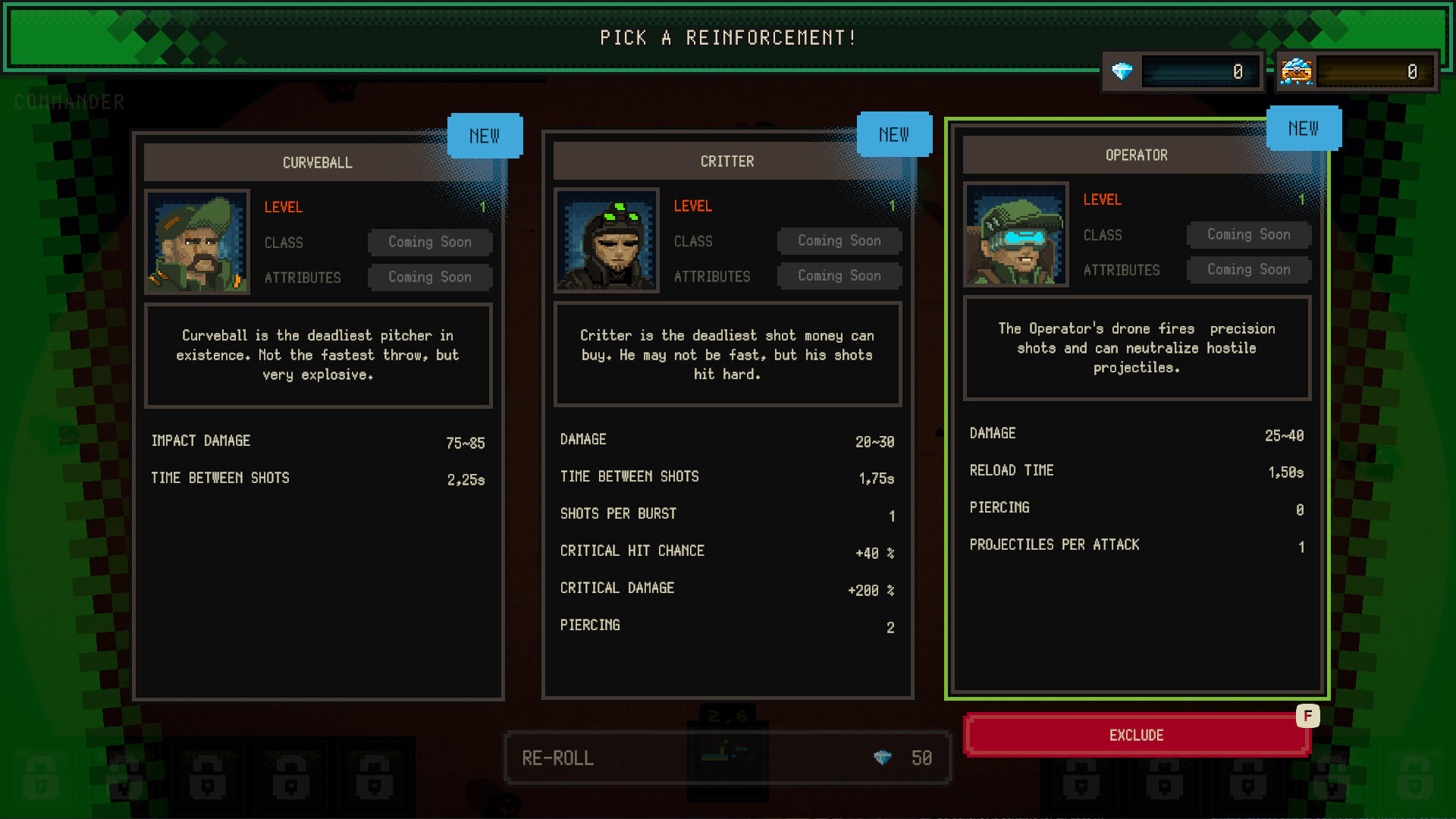Toggle the NEW badge on the Critter card
The height and width of the screenshot is (819, 1456).
coord(895,134)
